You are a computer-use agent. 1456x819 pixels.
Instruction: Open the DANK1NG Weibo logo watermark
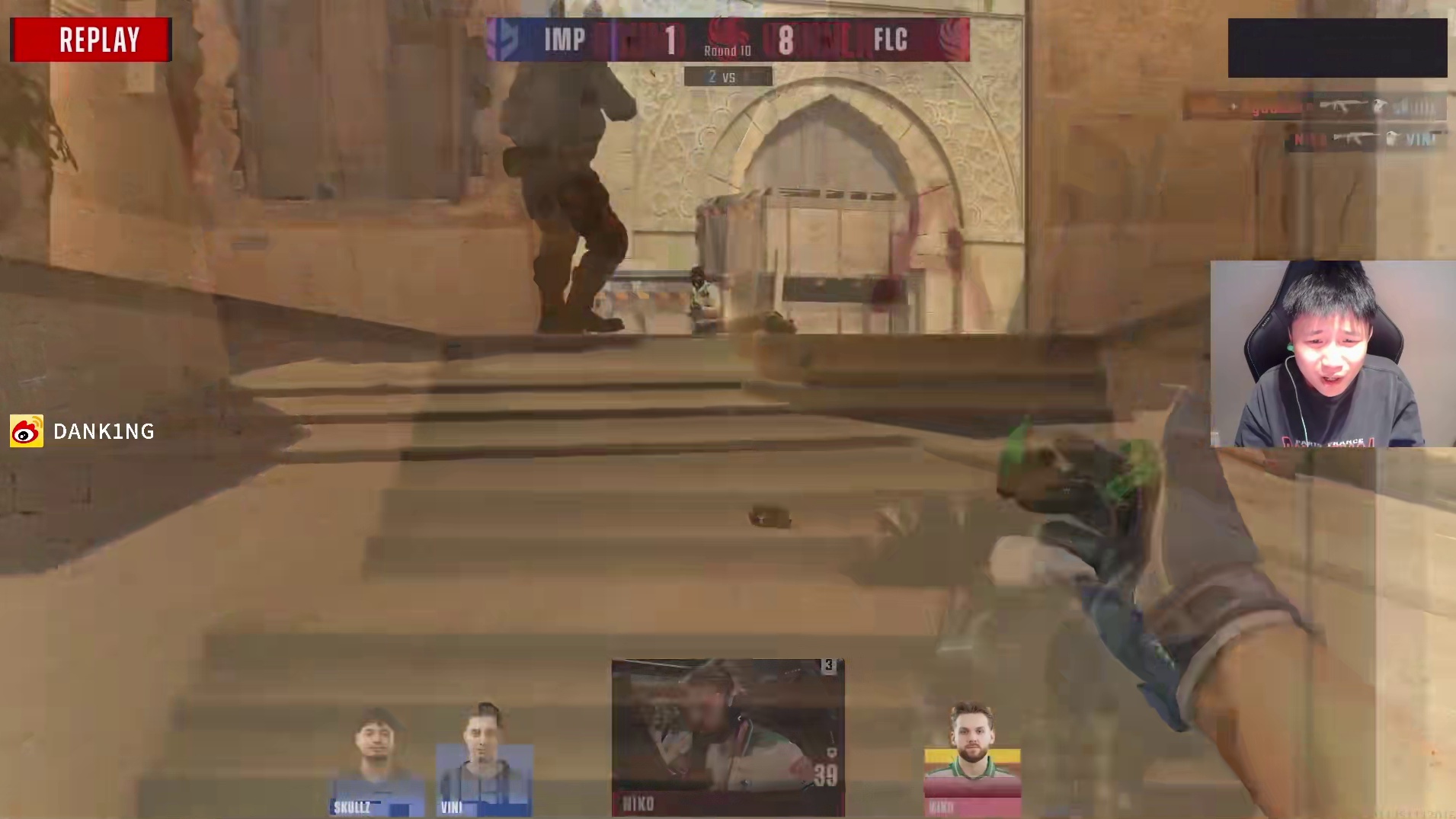click(x=27, y=431)
